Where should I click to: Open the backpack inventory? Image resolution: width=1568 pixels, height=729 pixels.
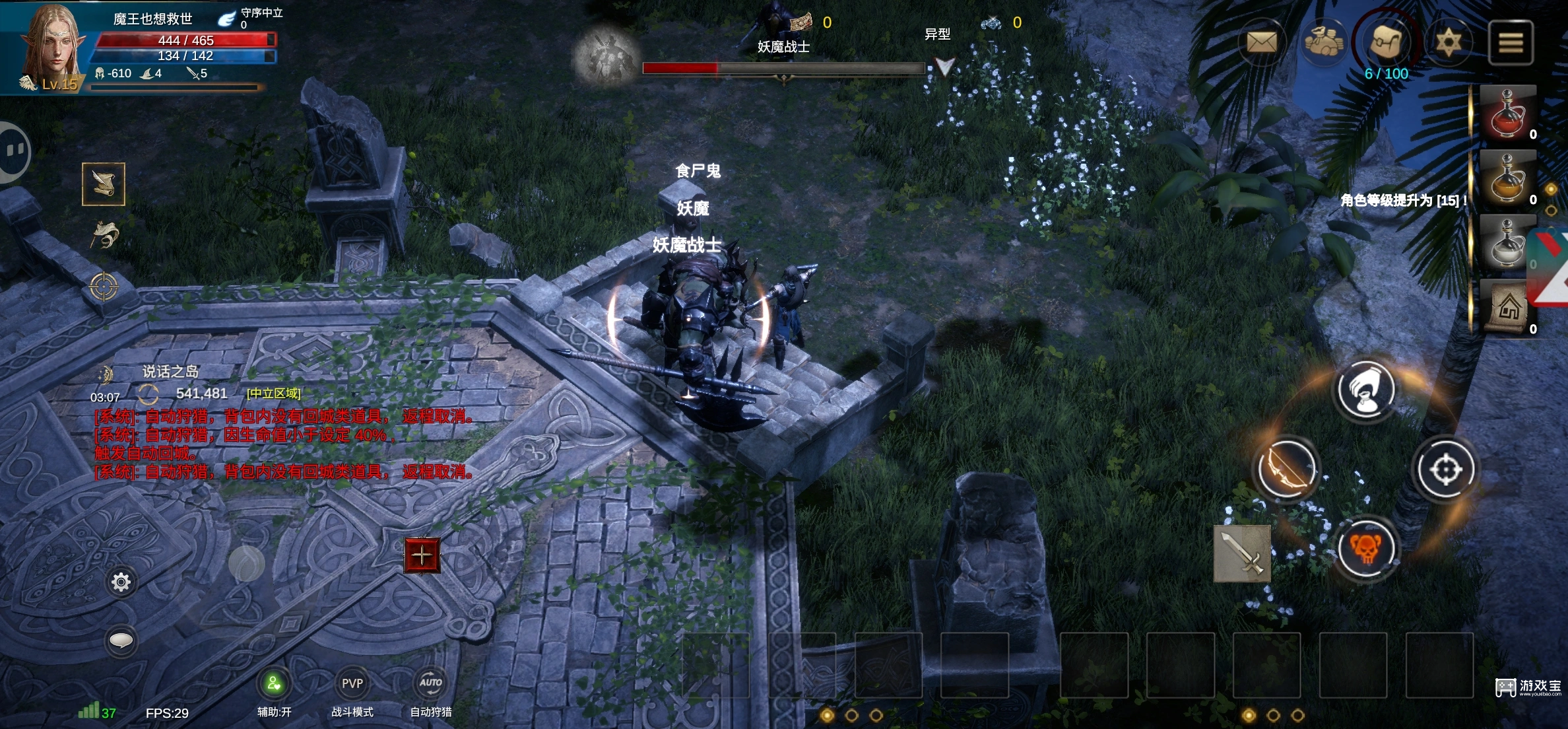(x=1387, y=42)
